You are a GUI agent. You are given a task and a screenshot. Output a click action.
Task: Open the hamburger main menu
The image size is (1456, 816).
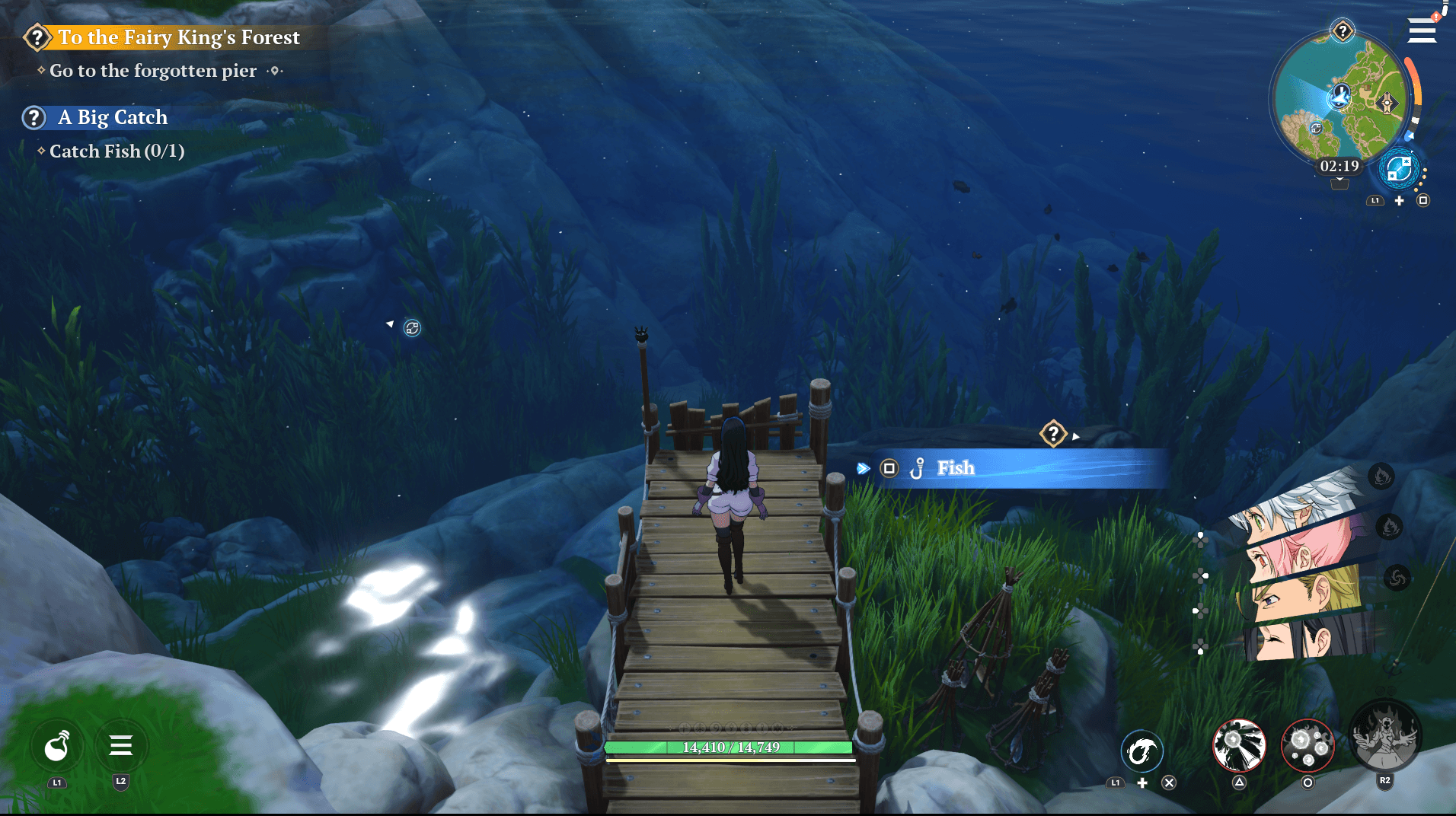click(1421, 31)
